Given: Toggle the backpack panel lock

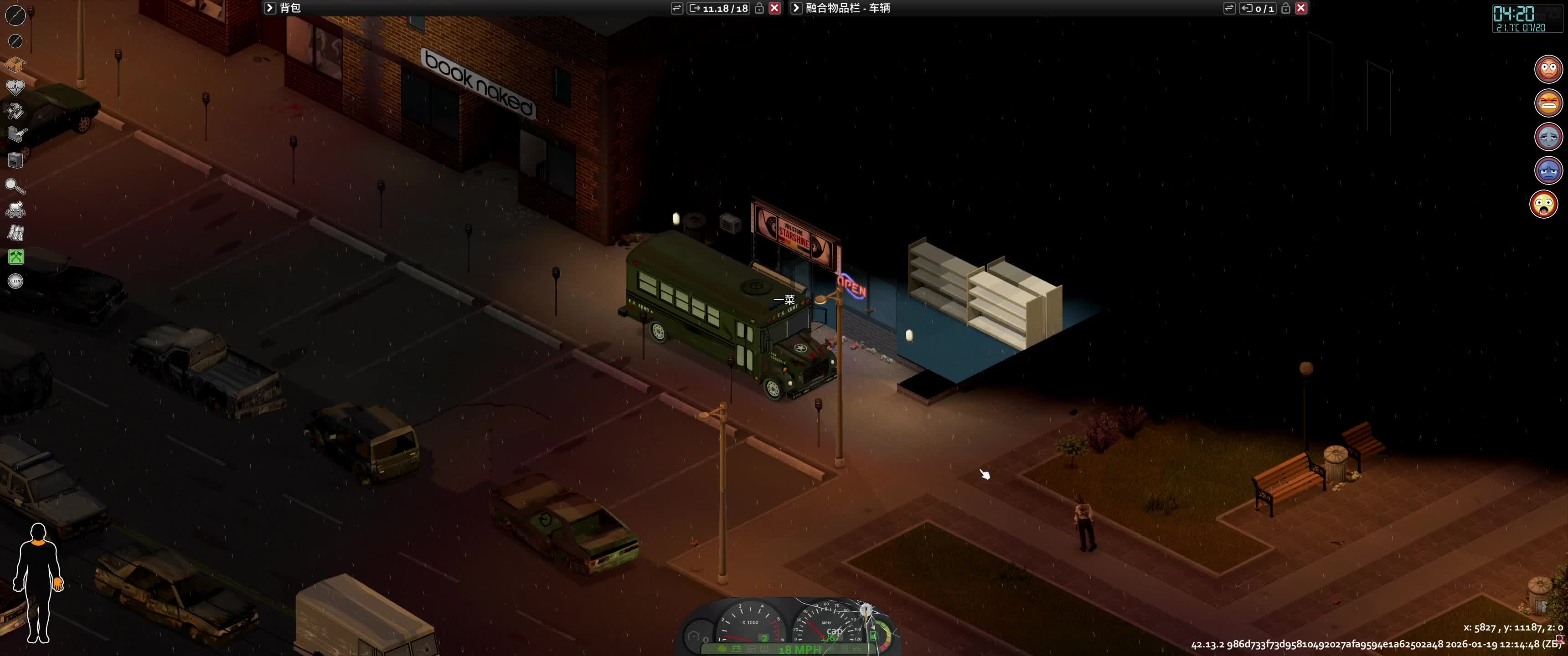Looking at the screenshot, I should [759, 8].
